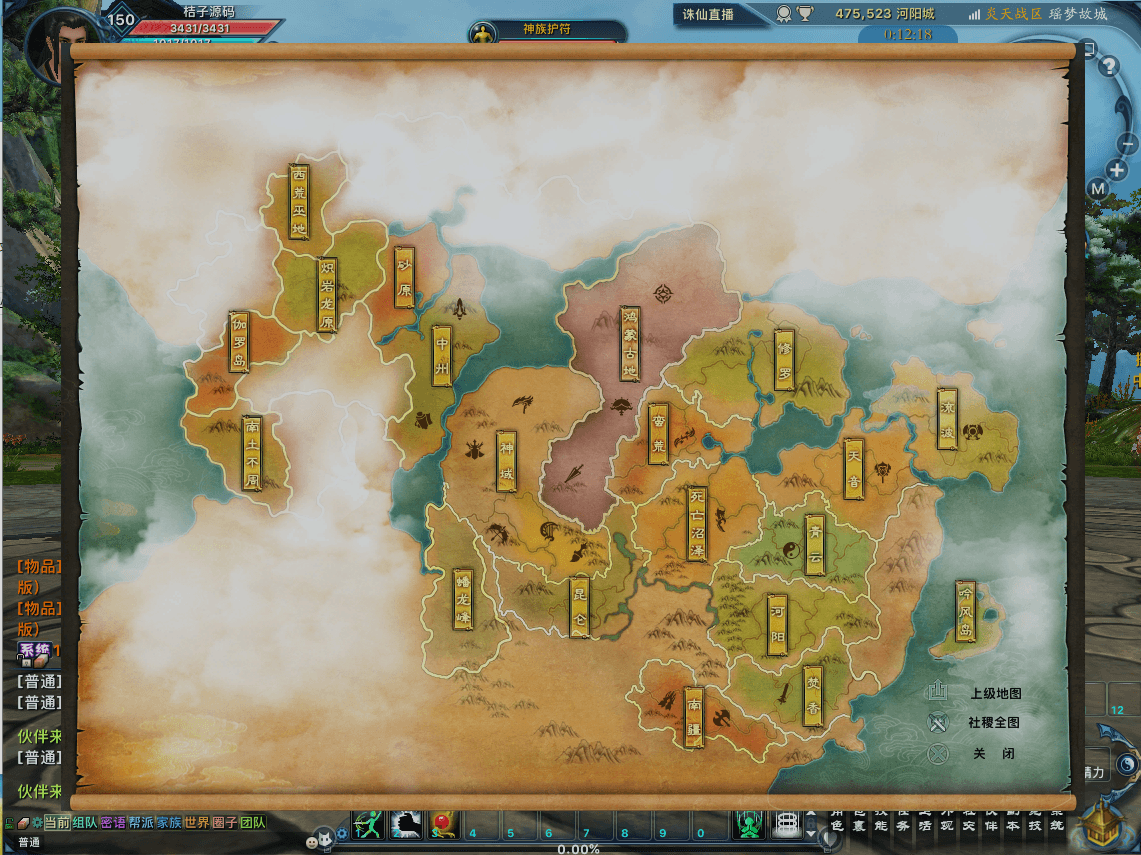Screen dimensions: 1141x855
Task: Activate the green running figure skill
Action: coord(369,824)
